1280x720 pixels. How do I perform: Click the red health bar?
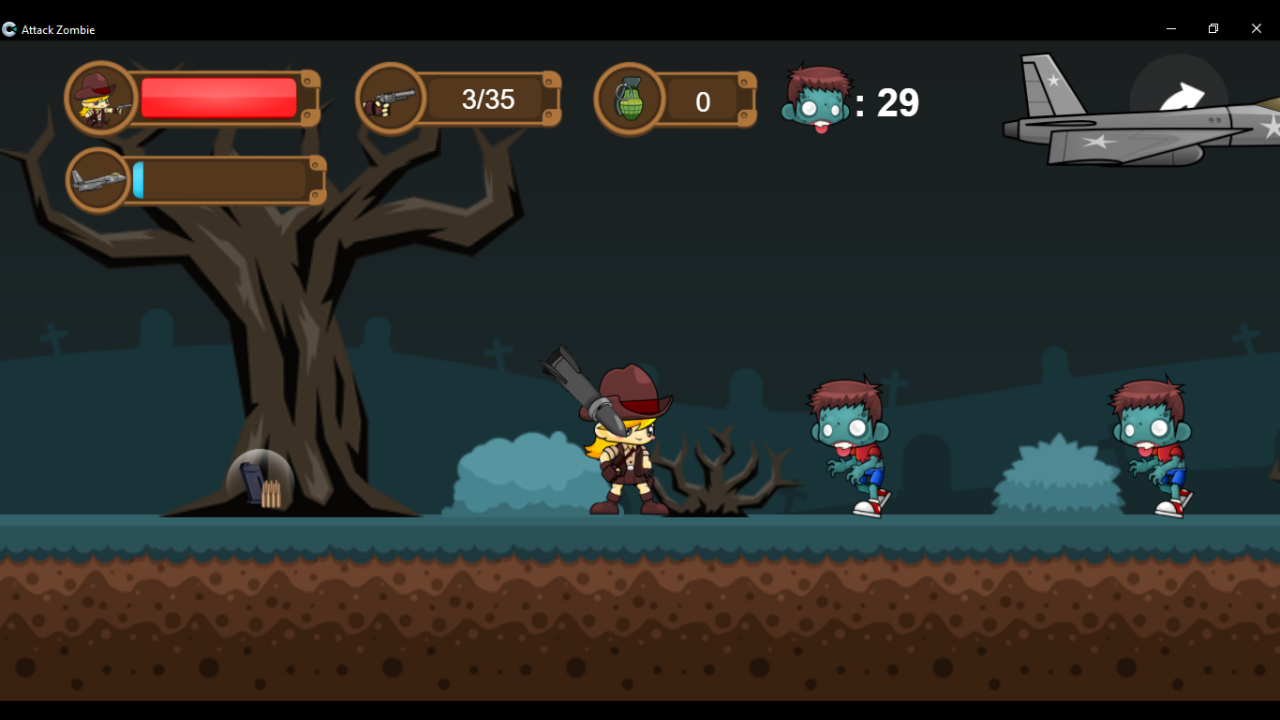click(218, 98)
